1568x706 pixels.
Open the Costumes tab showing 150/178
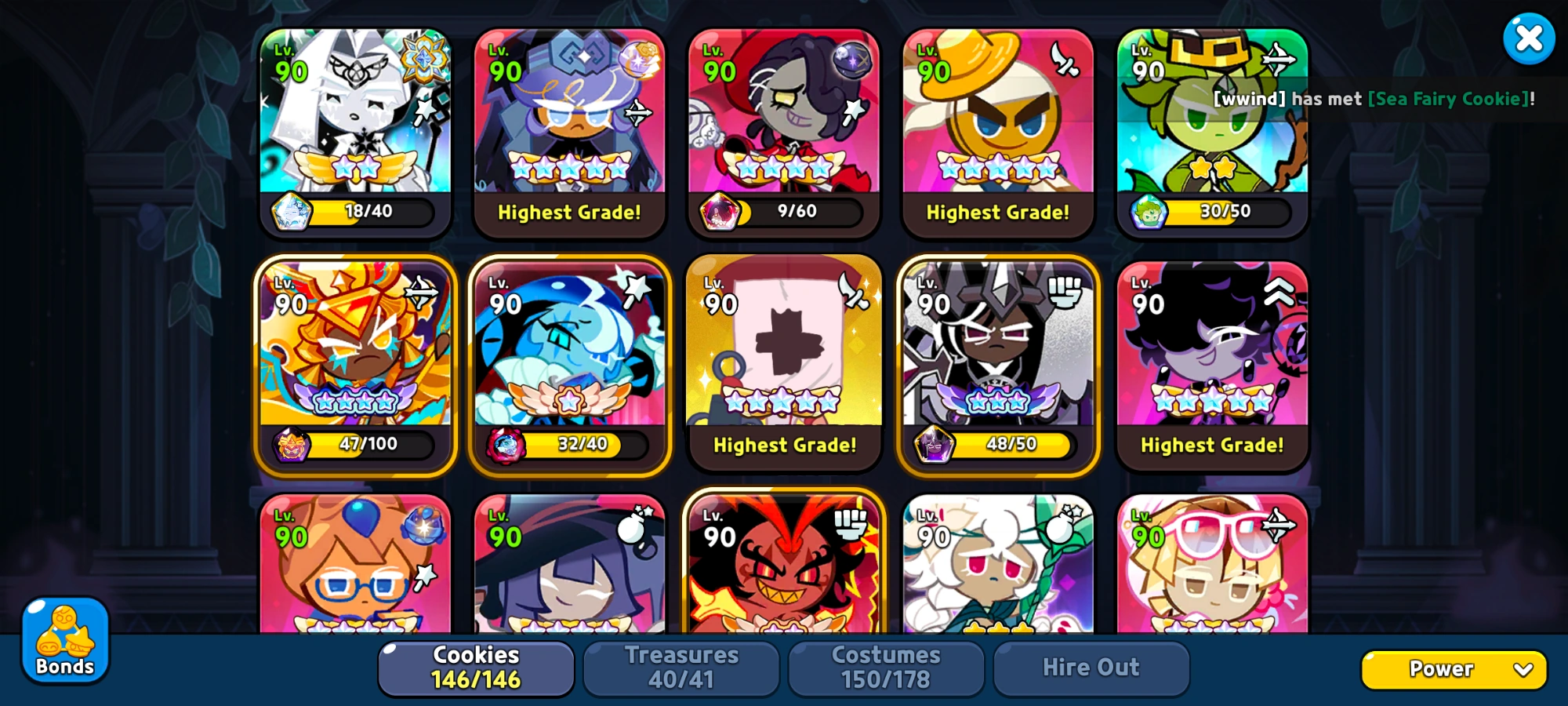[x=887, y=667]
